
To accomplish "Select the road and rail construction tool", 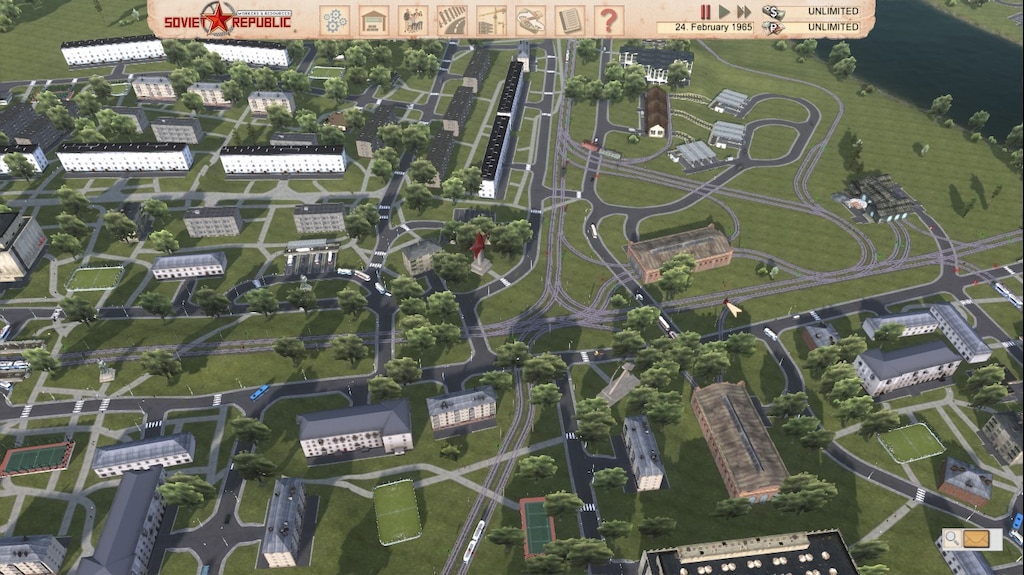I will (452, 20).
